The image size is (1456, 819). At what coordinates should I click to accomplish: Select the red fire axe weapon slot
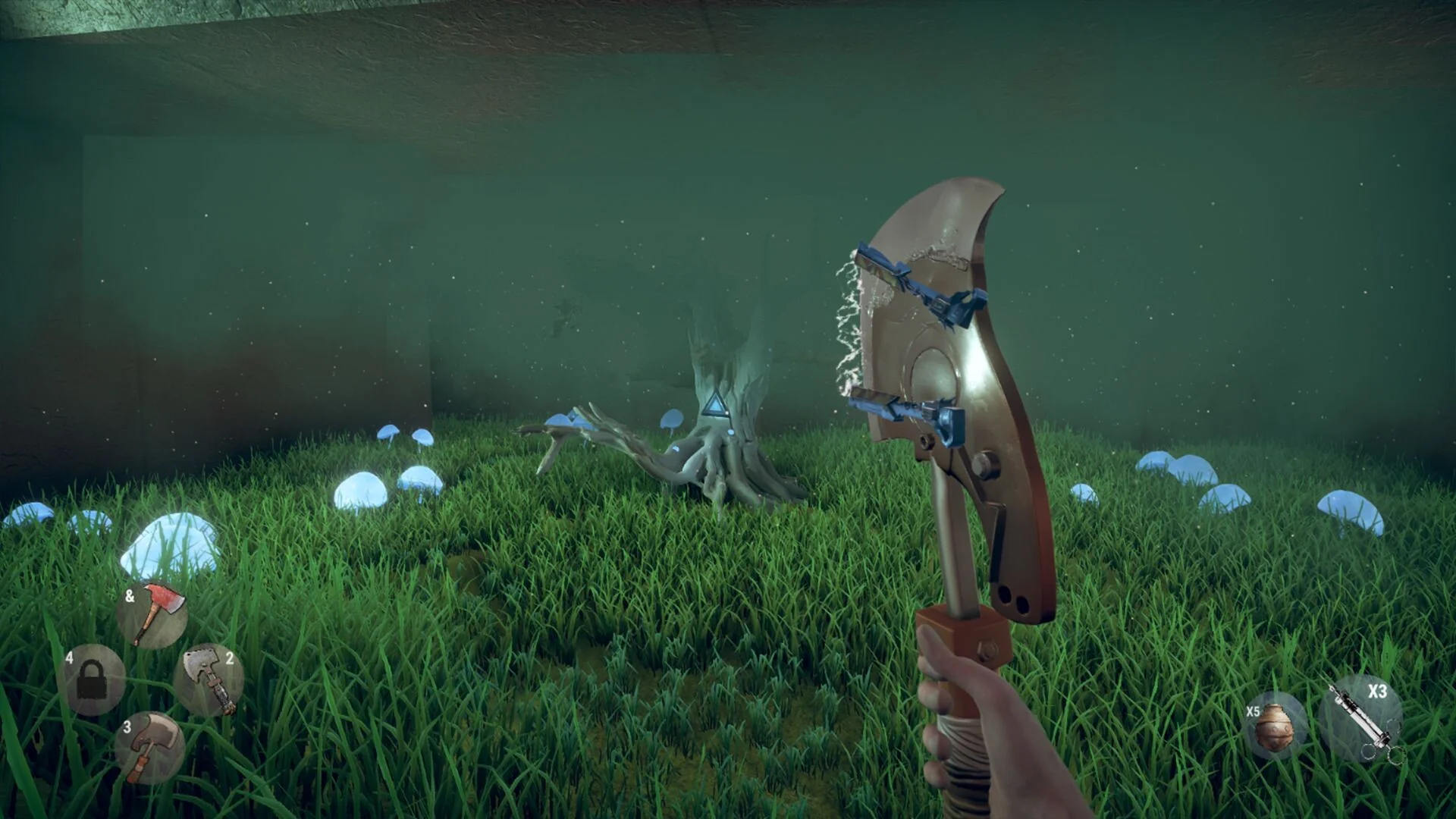tap(152, 613)
